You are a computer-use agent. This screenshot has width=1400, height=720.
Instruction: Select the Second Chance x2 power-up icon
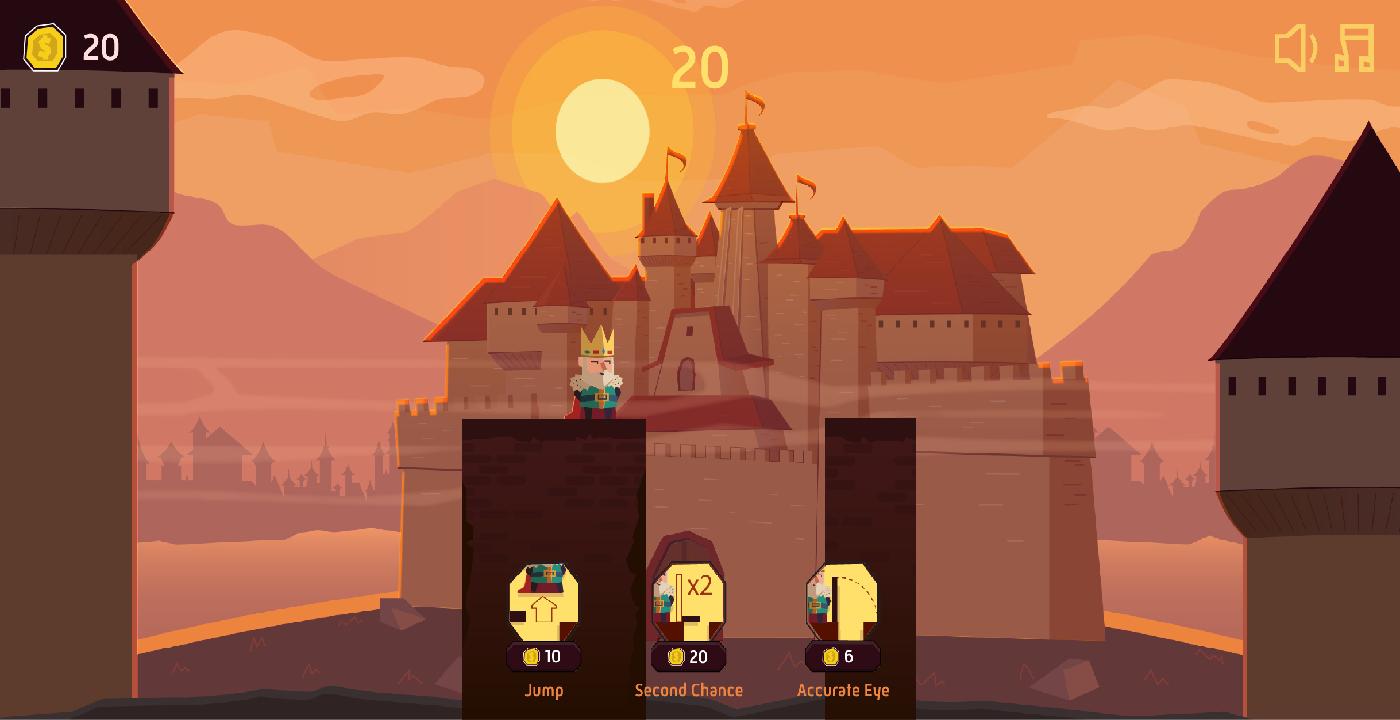(x=690, y=600)
